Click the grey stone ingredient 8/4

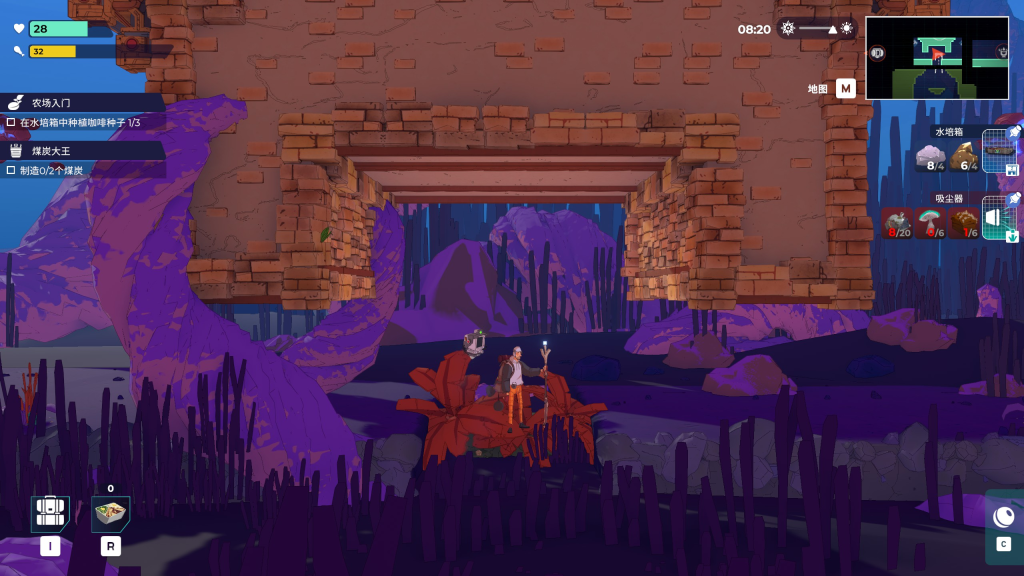pyautogui.click(x=930, y=158)
